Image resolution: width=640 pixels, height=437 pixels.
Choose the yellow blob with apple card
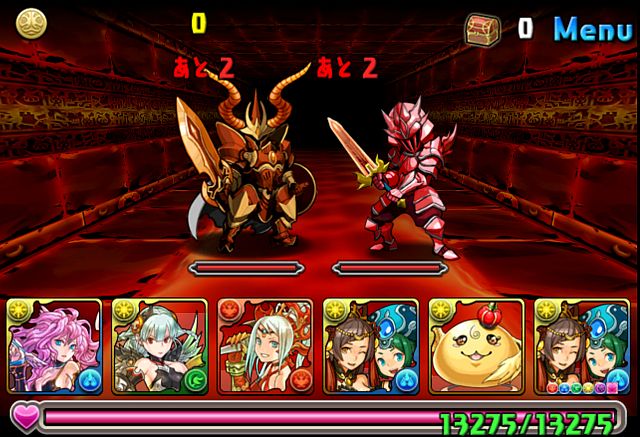click(x=476, y=347)
